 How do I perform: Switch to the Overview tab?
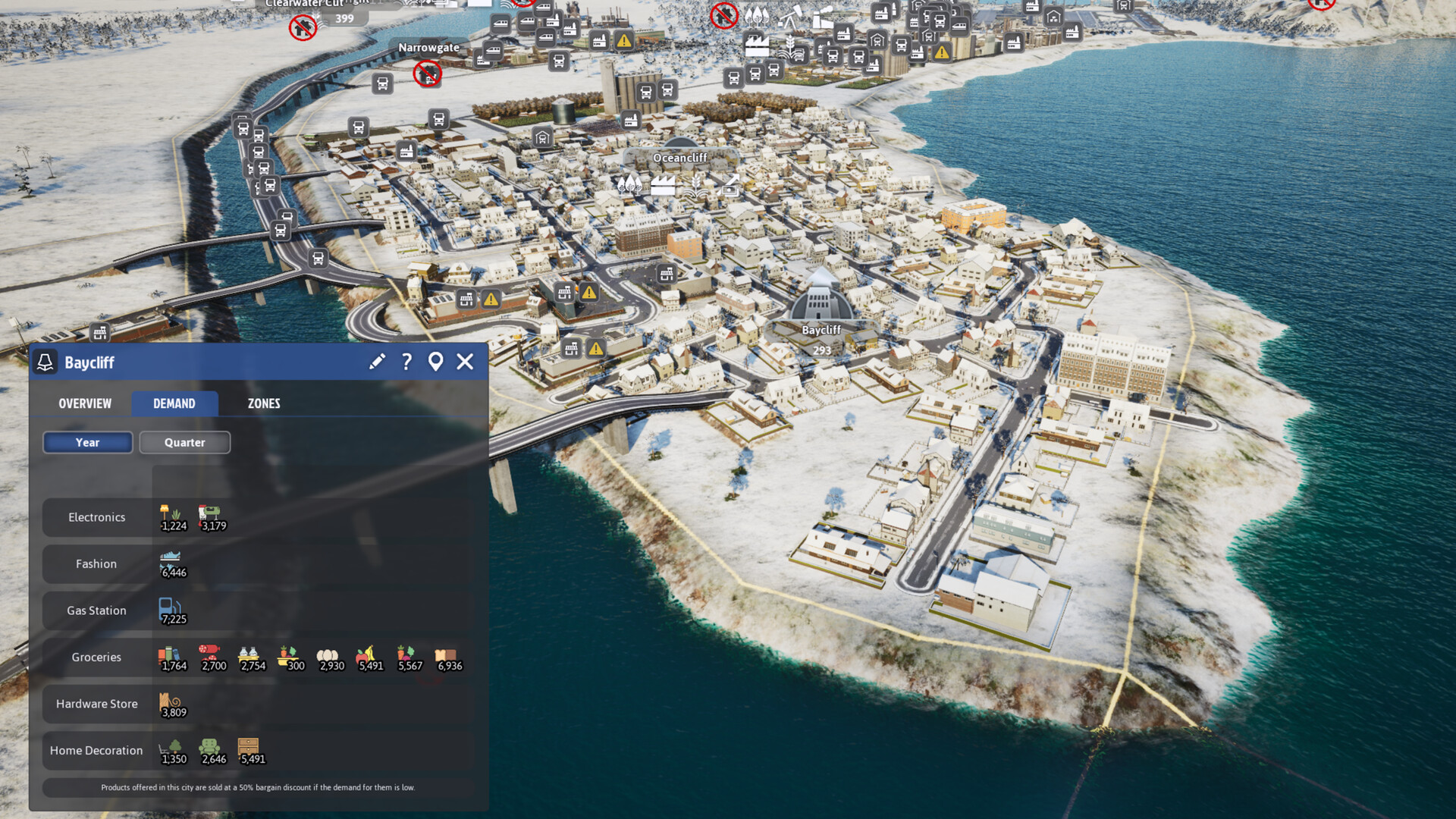tap(85, 403)
